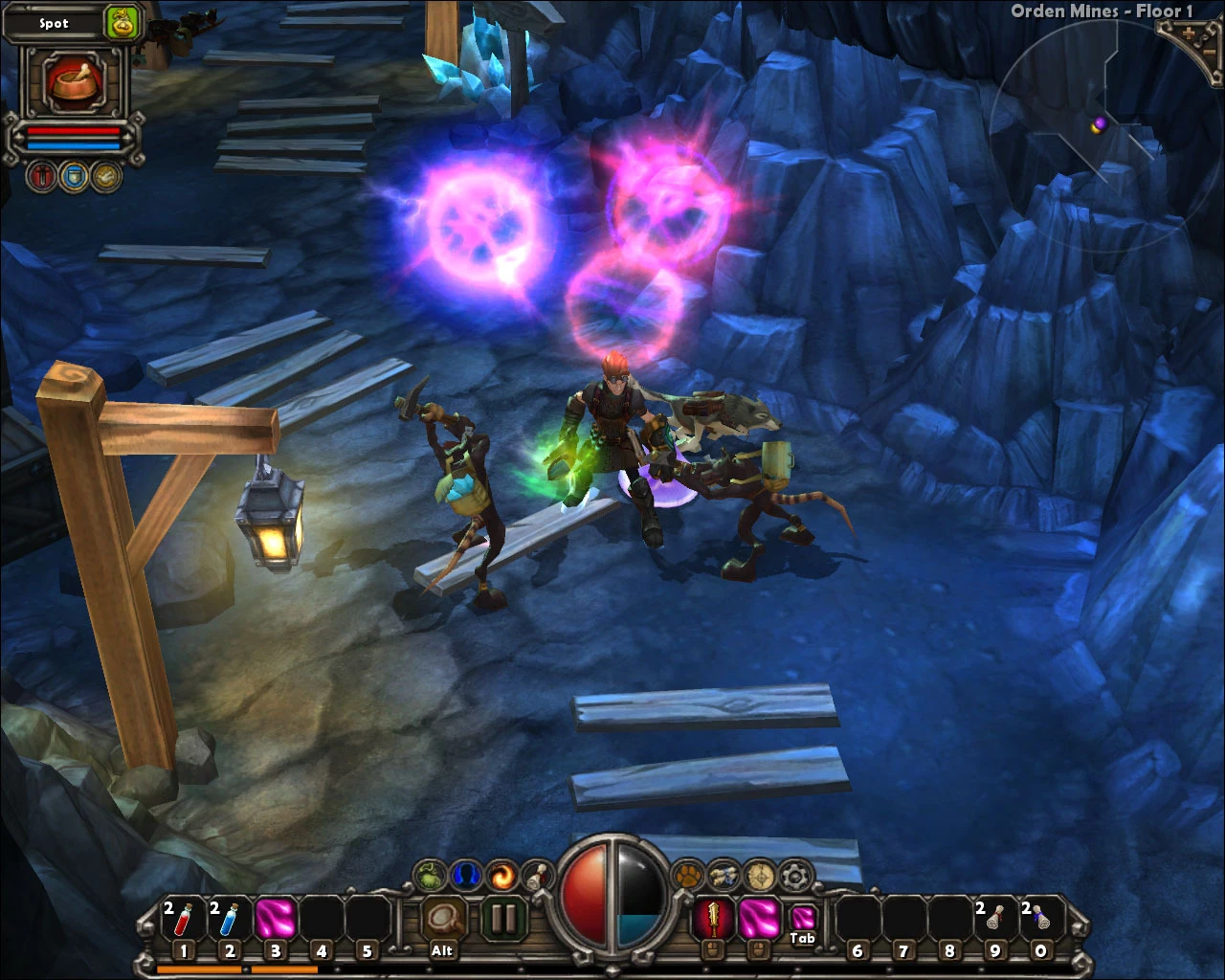This screenshot has height=980, width=1225.
Task: Click the gold sword right-mouse skill slot
Action: 711,916
